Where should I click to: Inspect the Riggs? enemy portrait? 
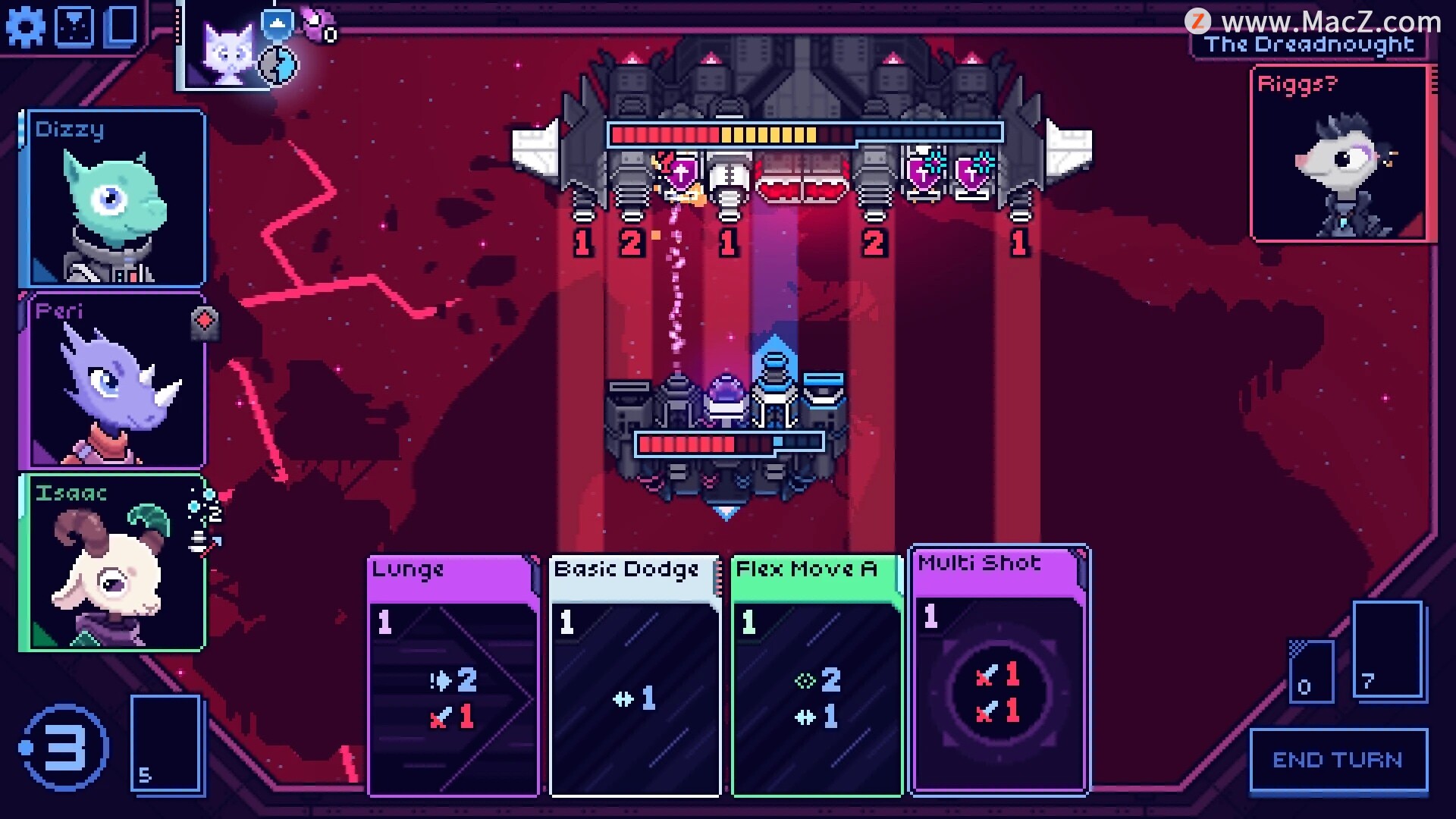coord(1340,155)
